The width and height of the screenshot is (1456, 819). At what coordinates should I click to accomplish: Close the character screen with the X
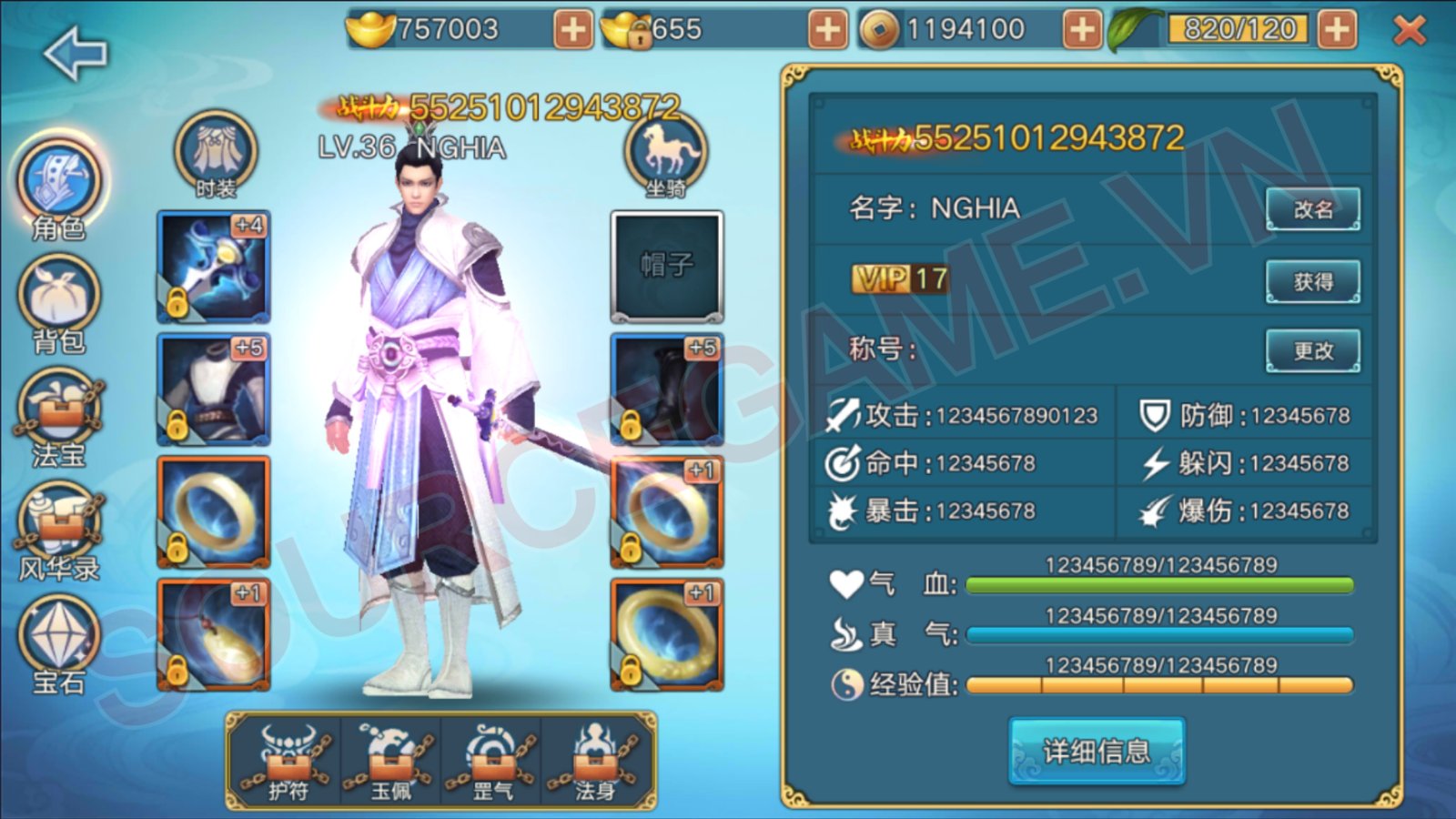(x=1410, y=31)
